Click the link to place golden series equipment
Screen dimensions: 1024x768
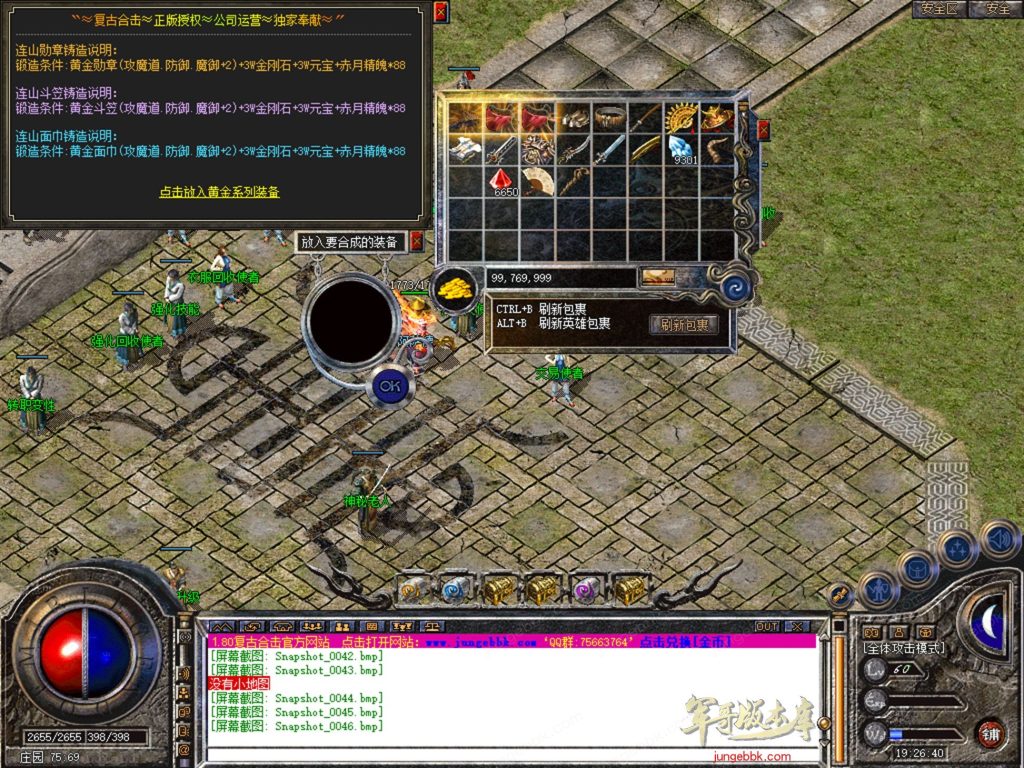pyautogui.click(x=219, y=191)
